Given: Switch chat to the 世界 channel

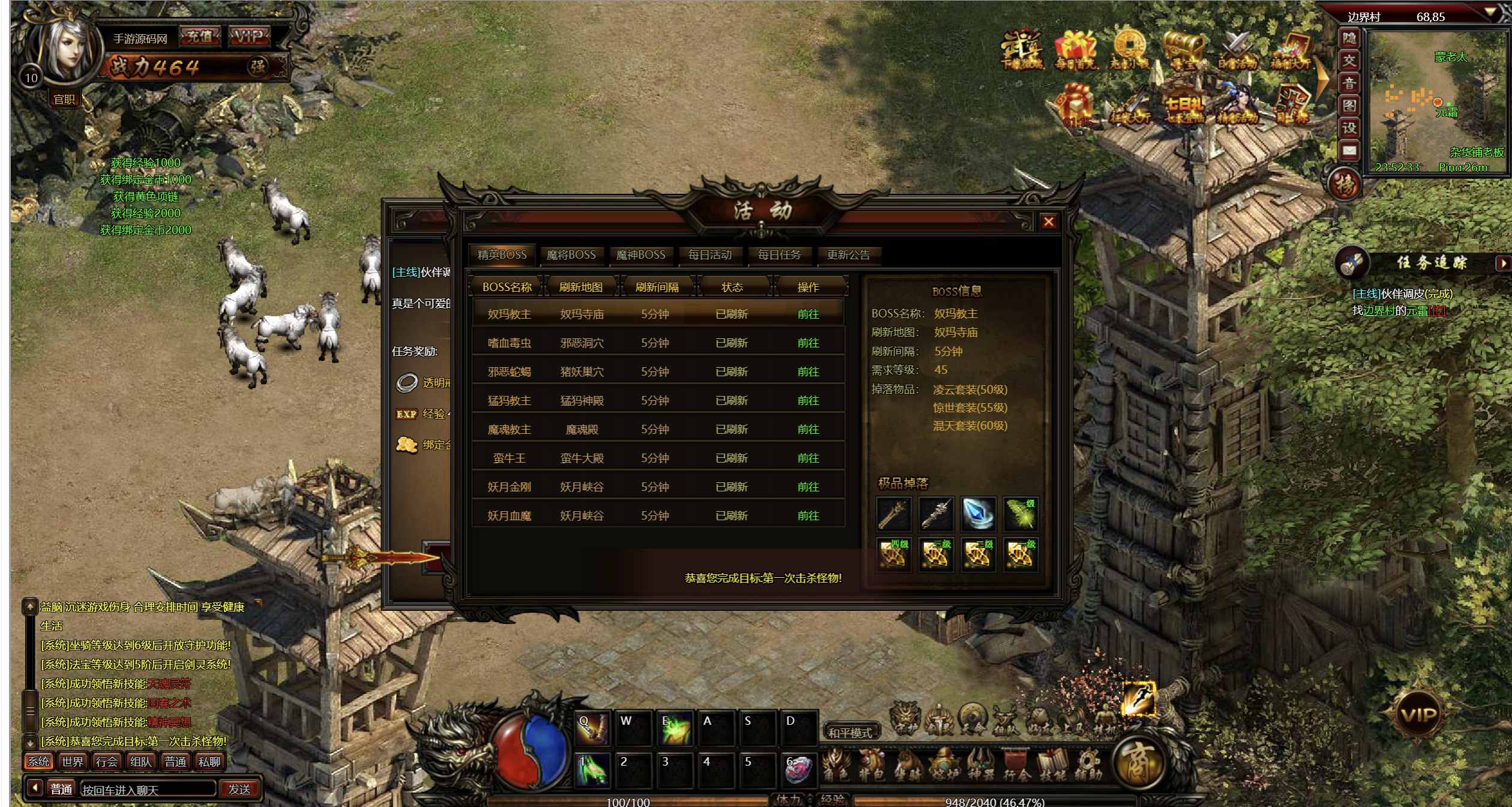Looking at the screenshot, I should pyautogui.click(x=73, y=762).
